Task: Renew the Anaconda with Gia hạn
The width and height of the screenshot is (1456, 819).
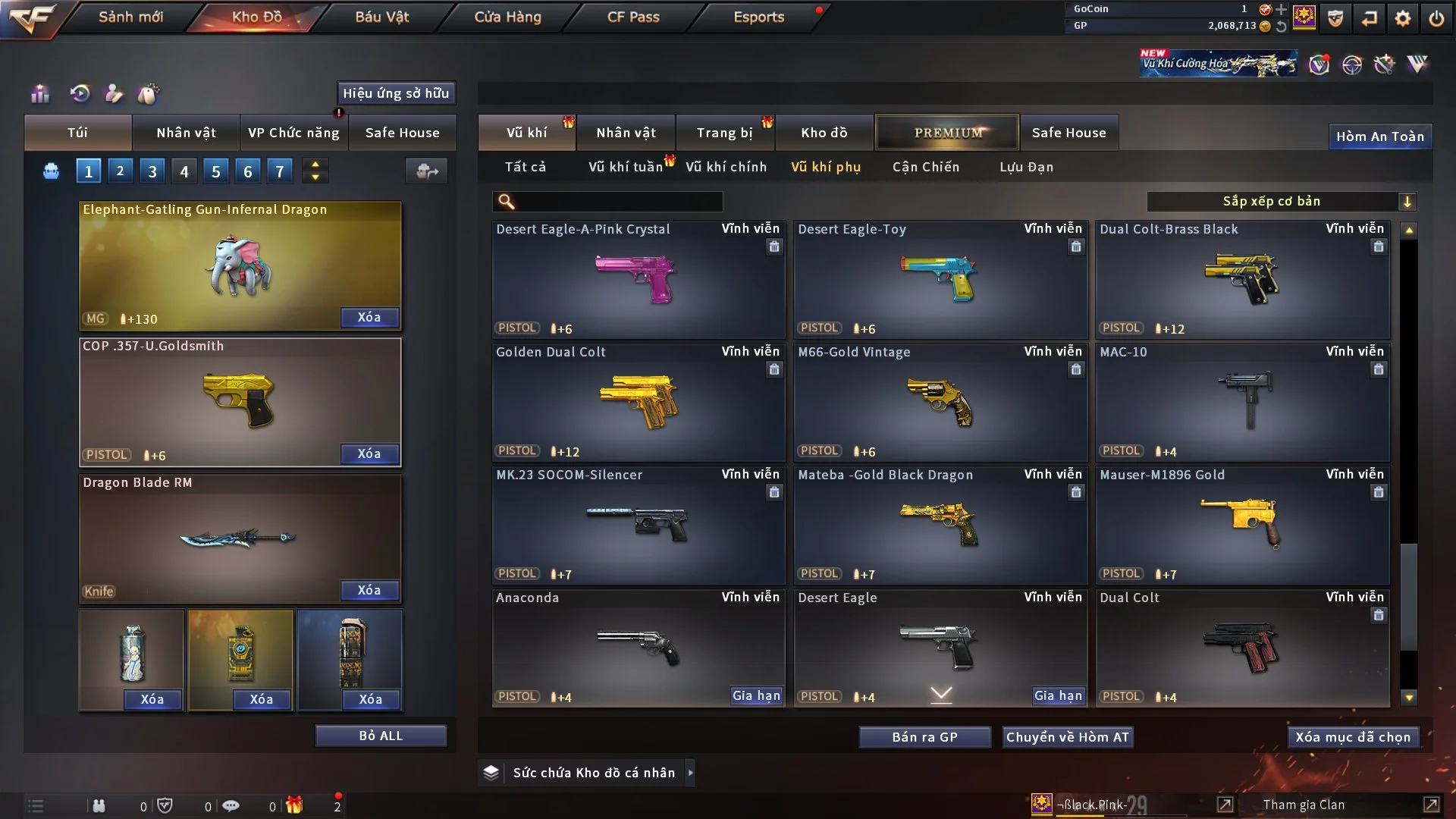Action: coord(756,695)
